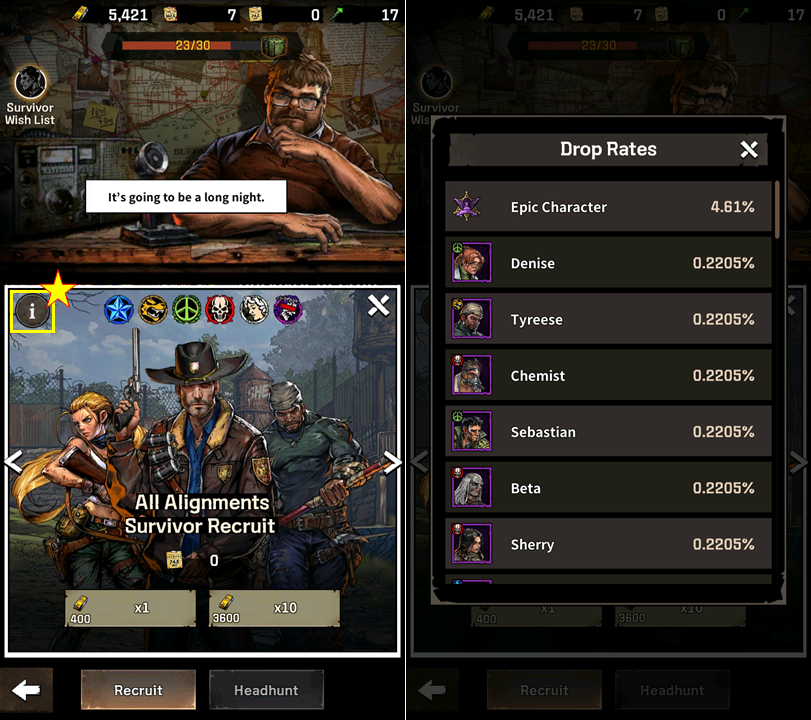Screen dimensions: 811x720
Task: Choose the Chemist row in Drop Rates
Action: coord(608,376)
